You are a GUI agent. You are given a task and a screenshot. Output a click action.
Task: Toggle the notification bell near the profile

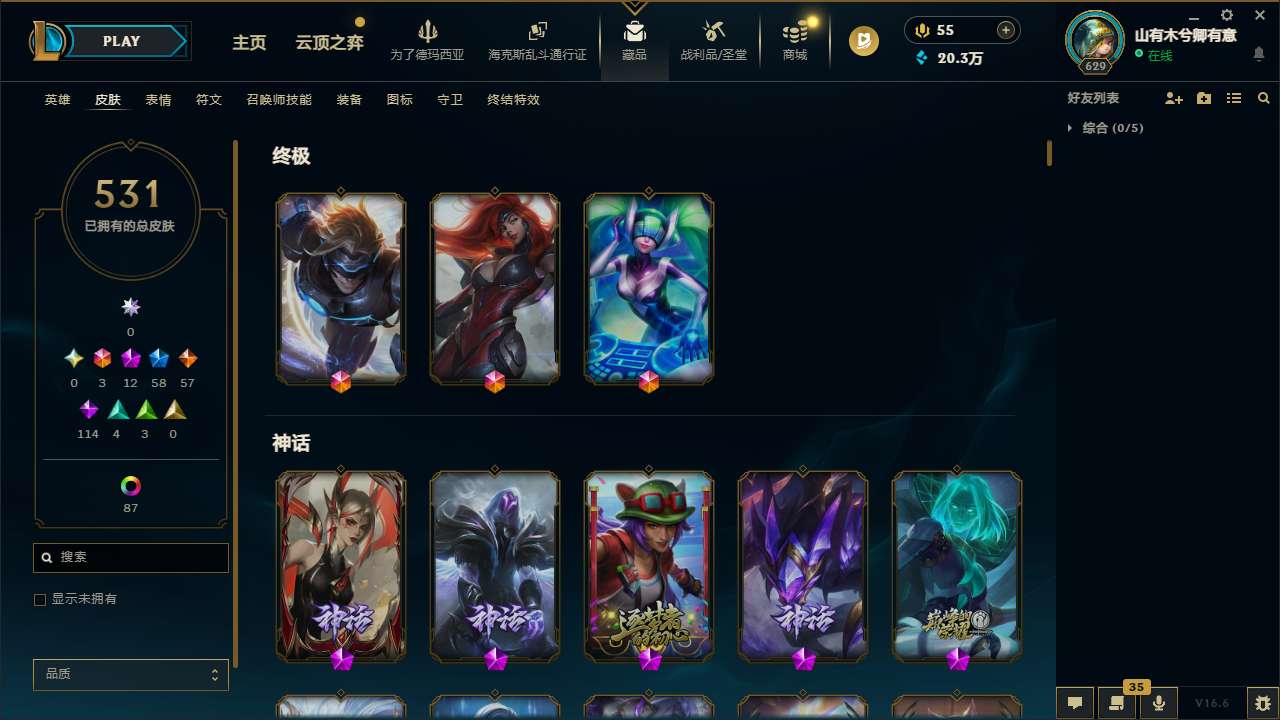[x=1259, y=54]
